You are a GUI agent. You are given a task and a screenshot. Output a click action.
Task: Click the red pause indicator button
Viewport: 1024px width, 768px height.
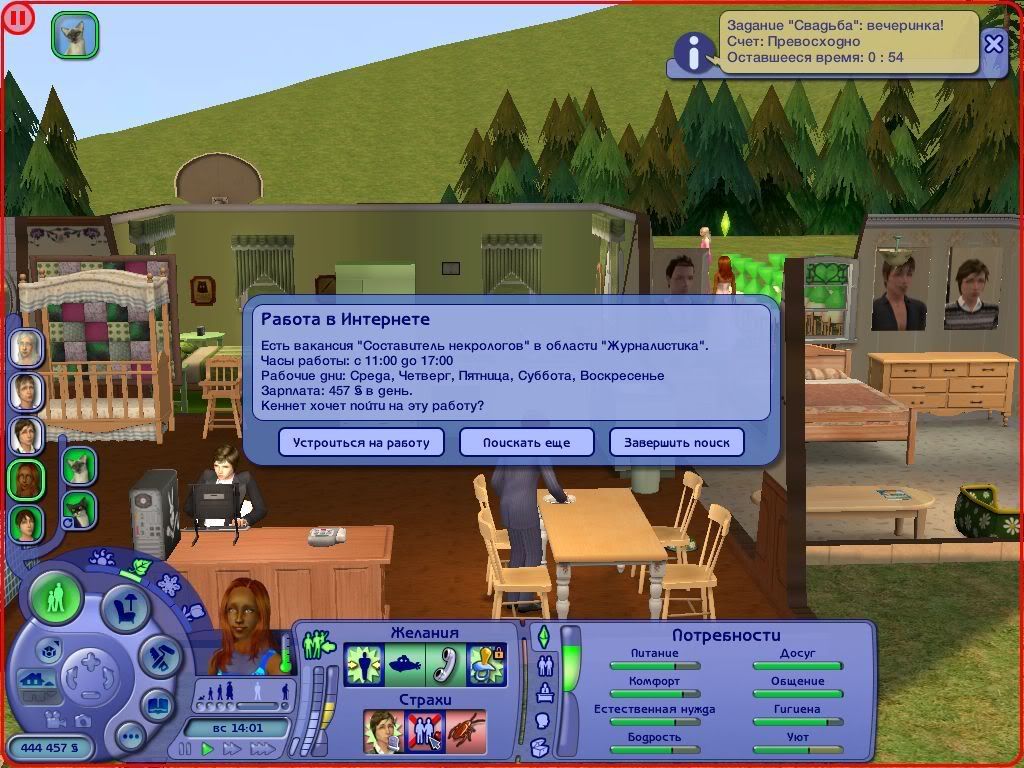[18, 17]
